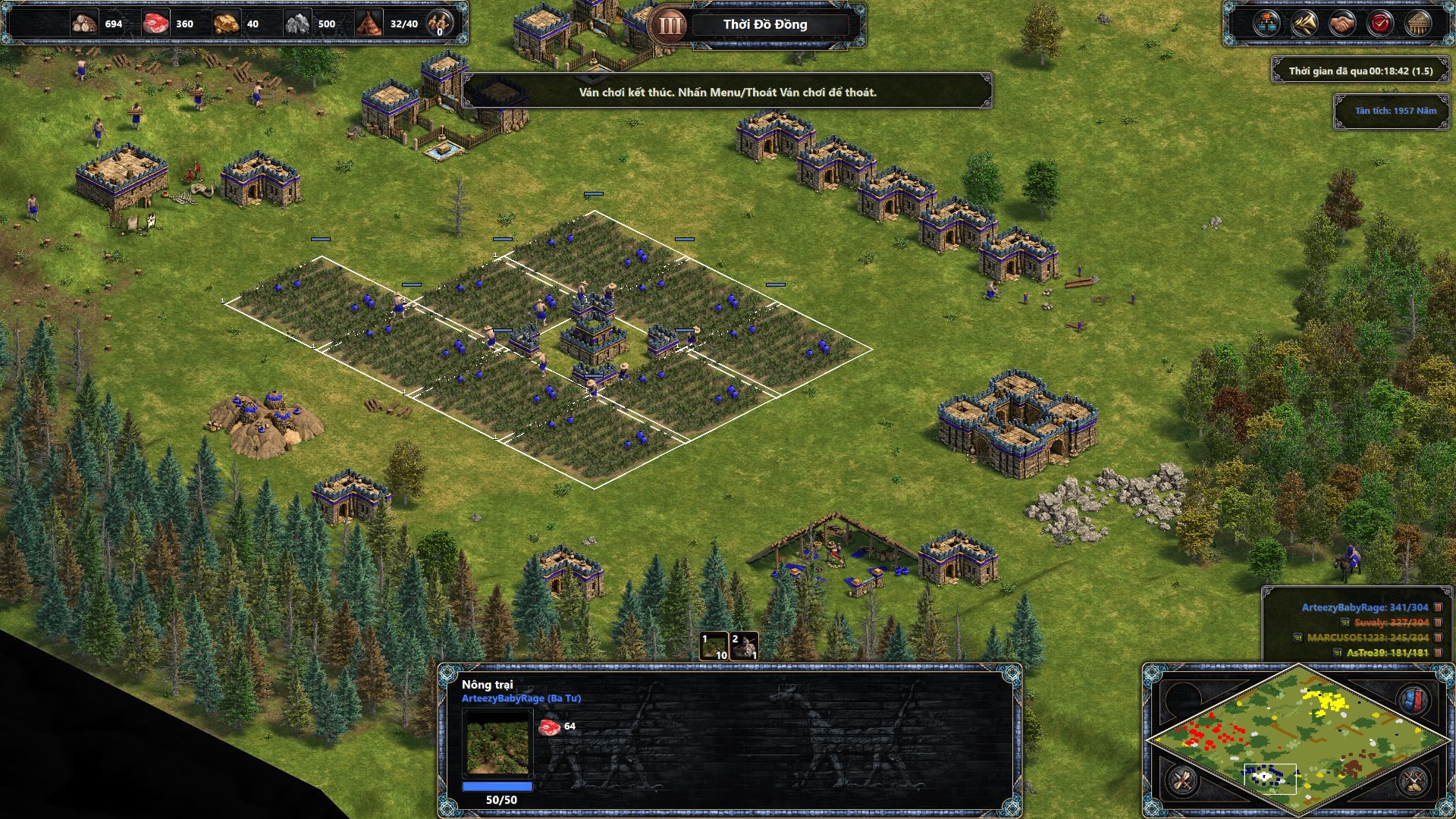The height and width of the screenshot is (819, 1456).
Task: Click the signal icon beside MARCUSOE1223
Action: pyautogui.click(x=1298, y=638)
